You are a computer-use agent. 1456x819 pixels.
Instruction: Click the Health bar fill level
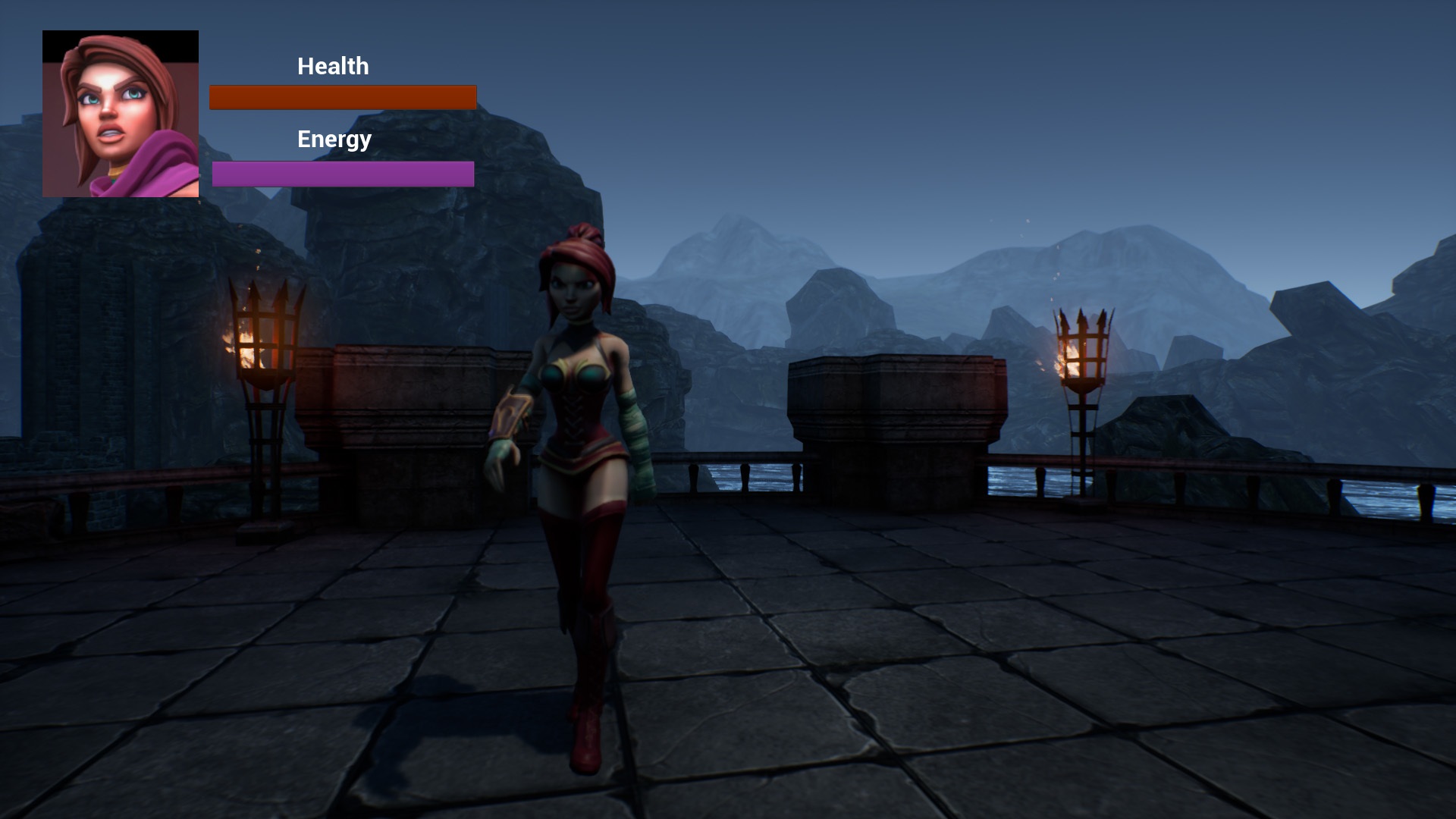tap(343, 97)
